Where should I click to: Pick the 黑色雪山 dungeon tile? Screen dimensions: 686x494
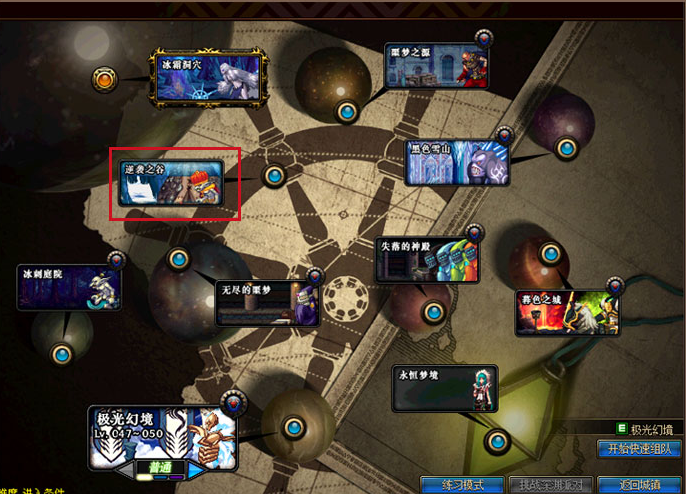pyautogui.click(x=457, y=163)
